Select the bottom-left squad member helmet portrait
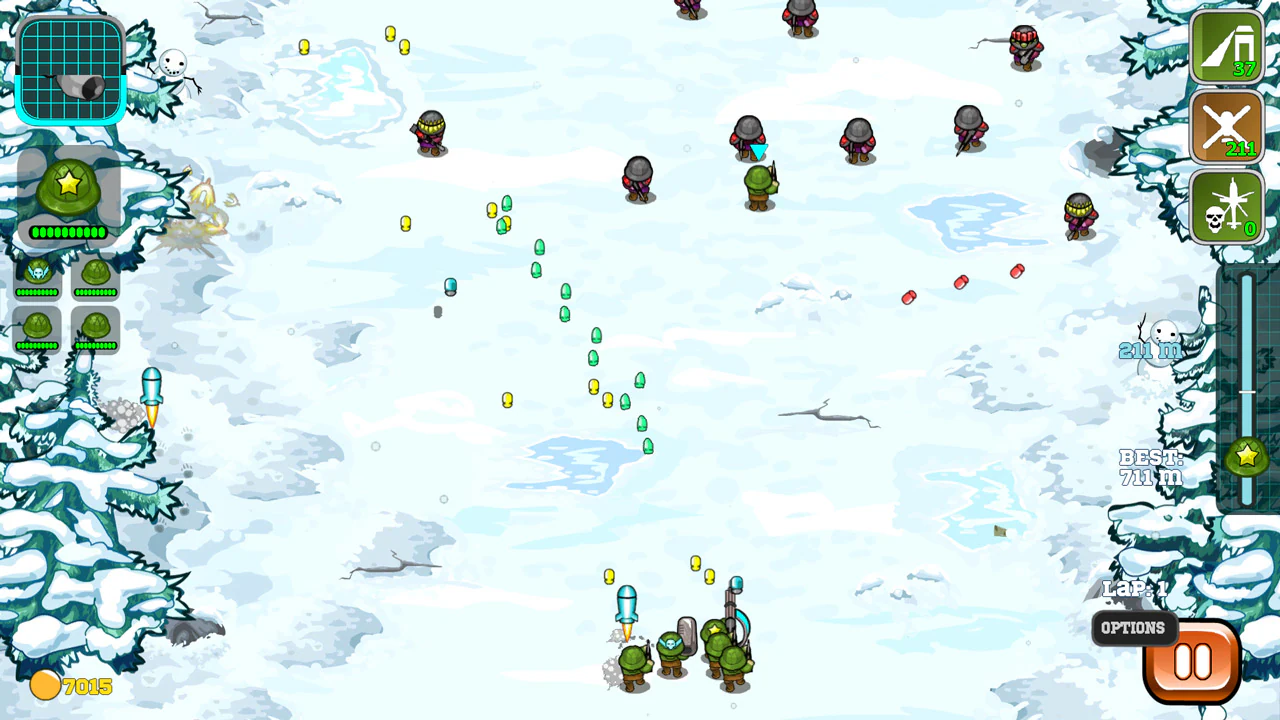Viewport: 1280px width, 720px height. [x=37, y=325]
